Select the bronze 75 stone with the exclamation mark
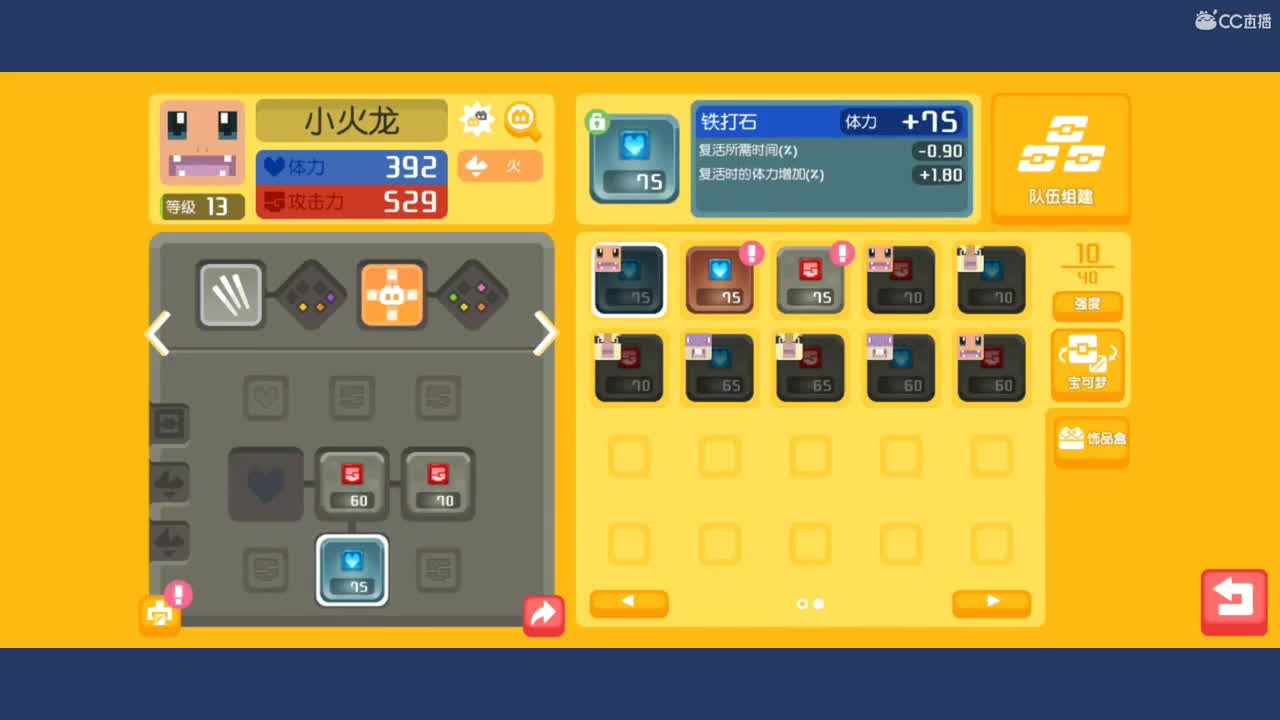The image size is (1280, 720). click(x=719, y=280)
